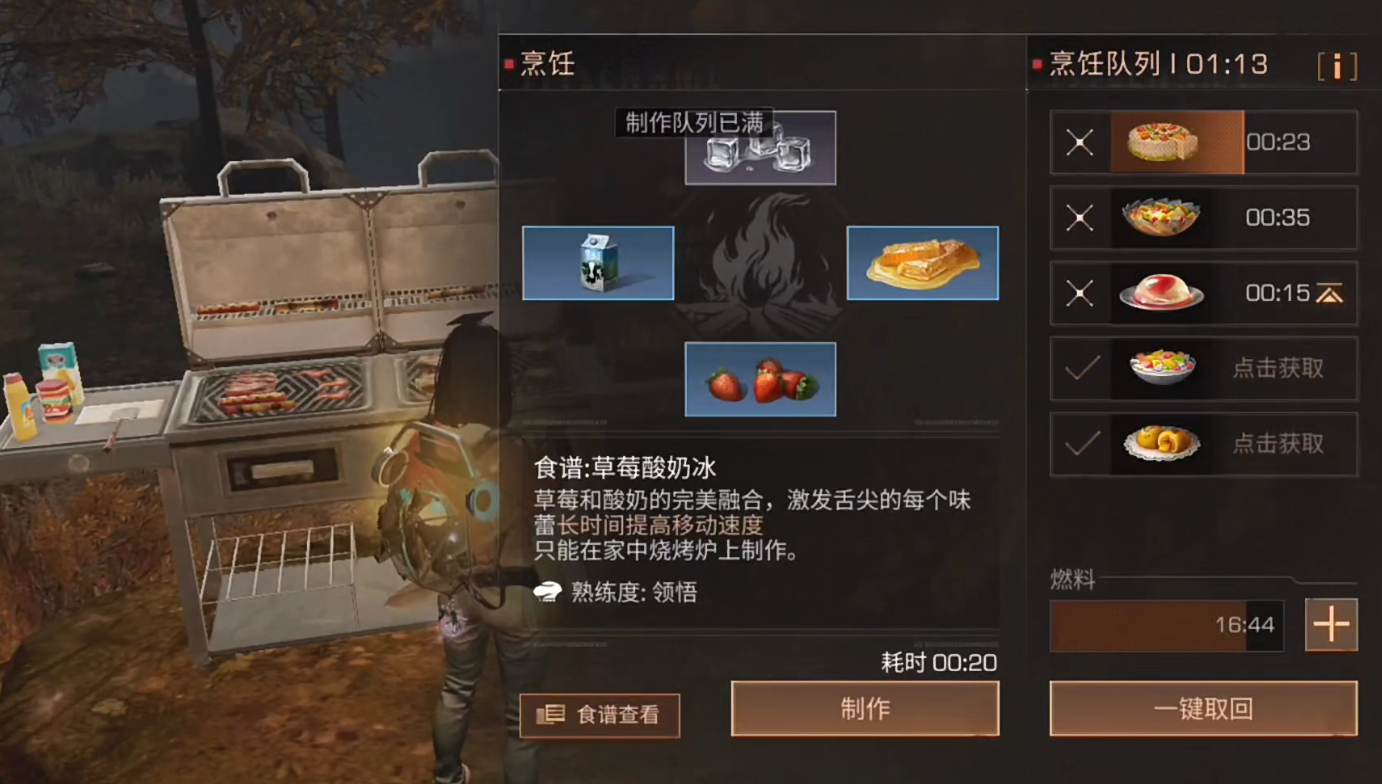The width and height of the screenshot is (1382, 784).
Task: Select the ice cubes ingredient slot
Action: (x=760, y=147)
